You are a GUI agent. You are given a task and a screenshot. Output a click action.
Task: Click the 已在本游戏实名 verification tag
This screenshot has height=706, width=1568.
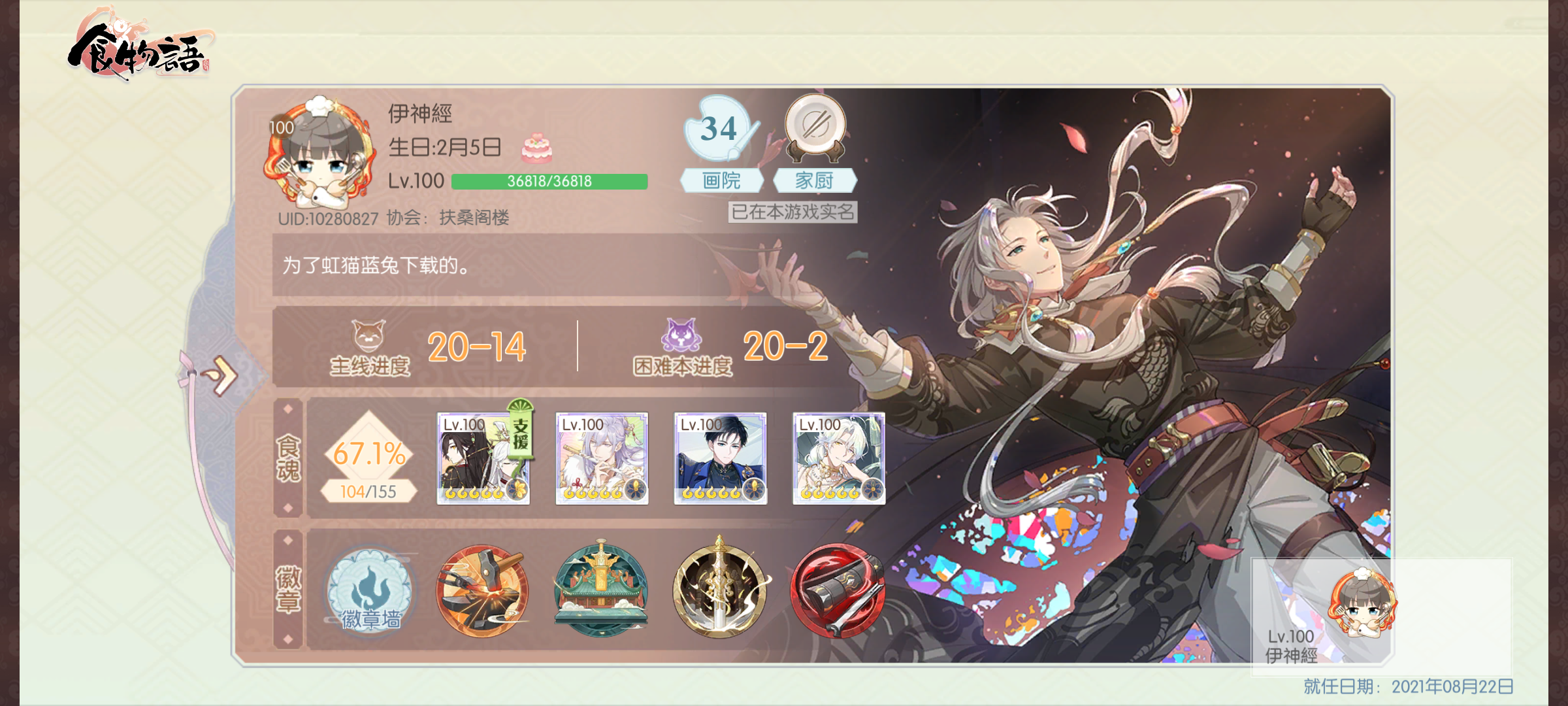pyautogui.click(x=794, y=213)
